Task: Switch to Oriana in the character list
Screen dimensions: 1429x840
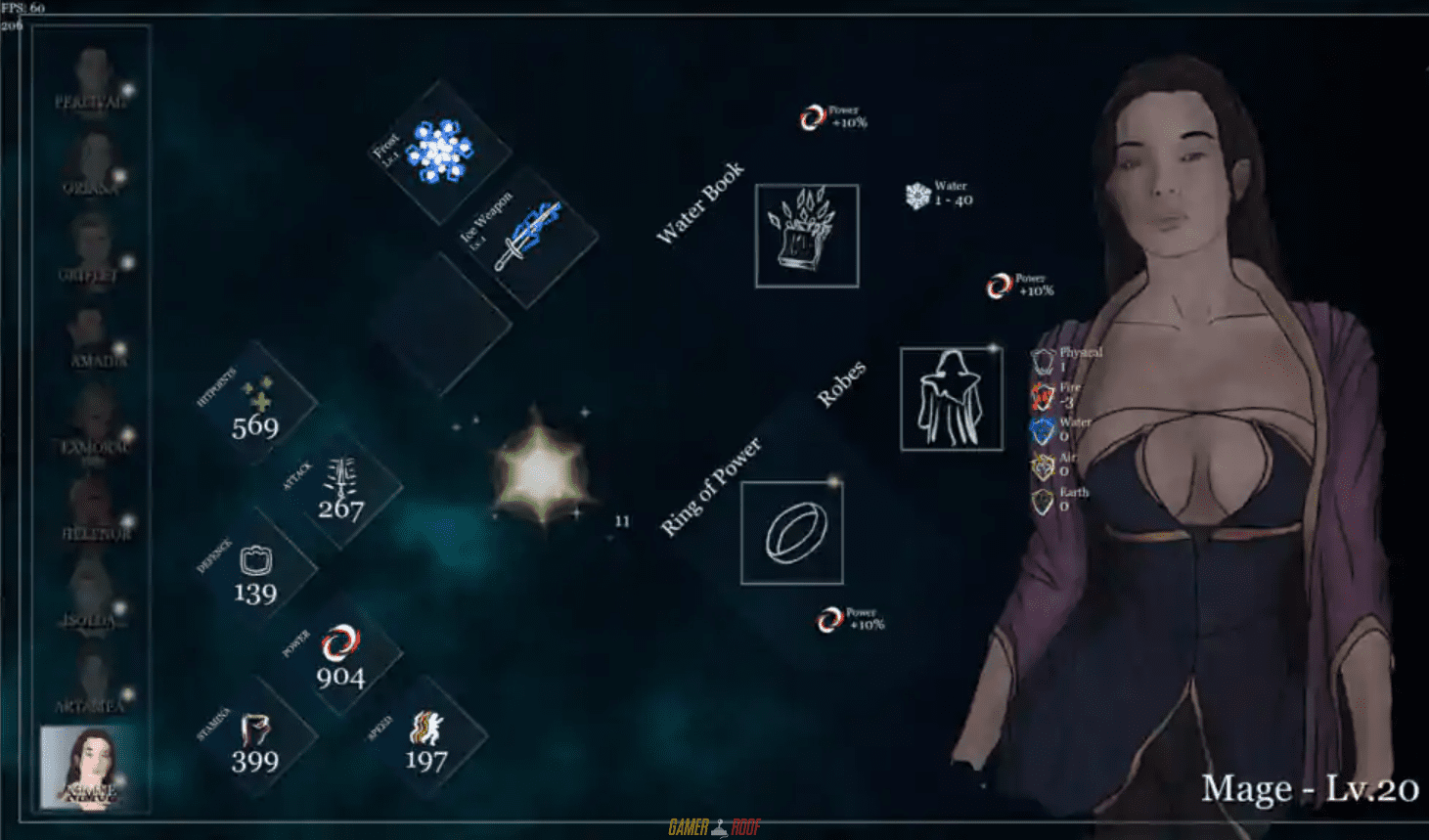Action: click(93, 164)
